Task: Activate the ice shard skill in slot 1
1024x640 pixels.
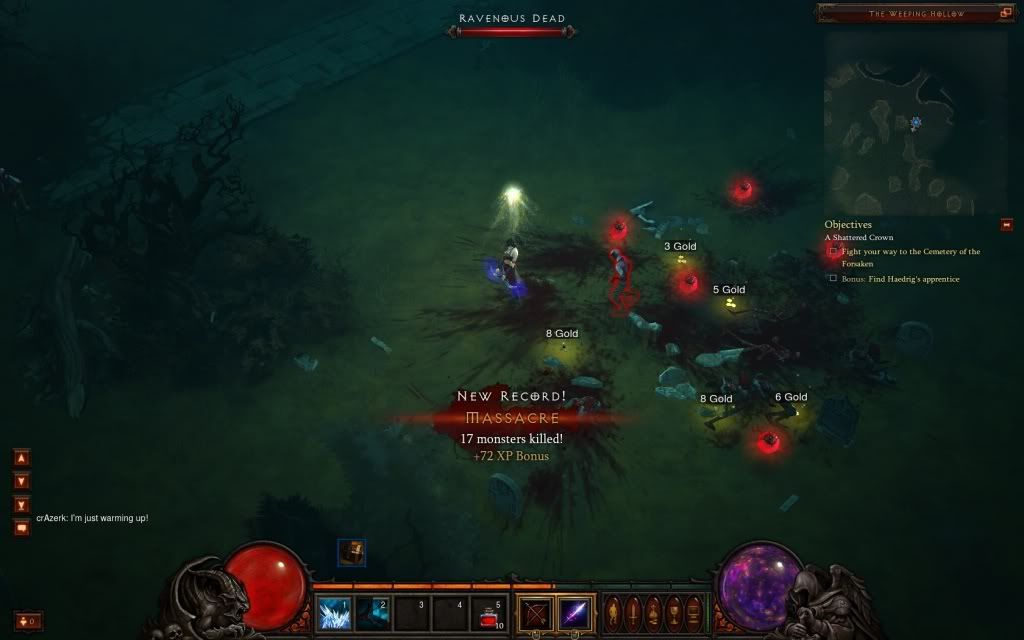Action: (334, 612)
